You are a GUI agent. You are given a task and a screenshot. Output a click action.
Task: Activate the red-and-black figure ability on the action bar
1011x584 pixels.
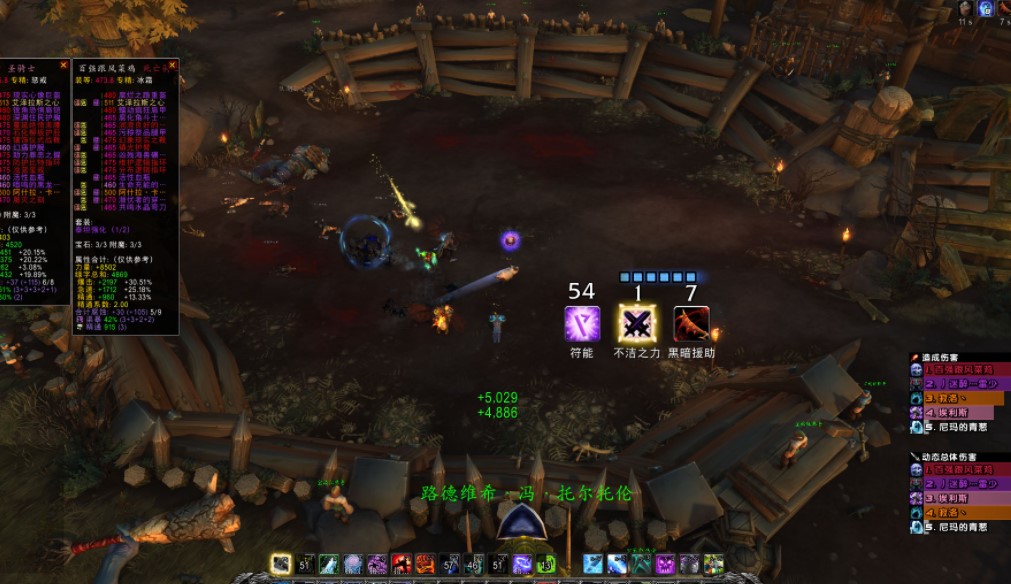click(402, 564)
